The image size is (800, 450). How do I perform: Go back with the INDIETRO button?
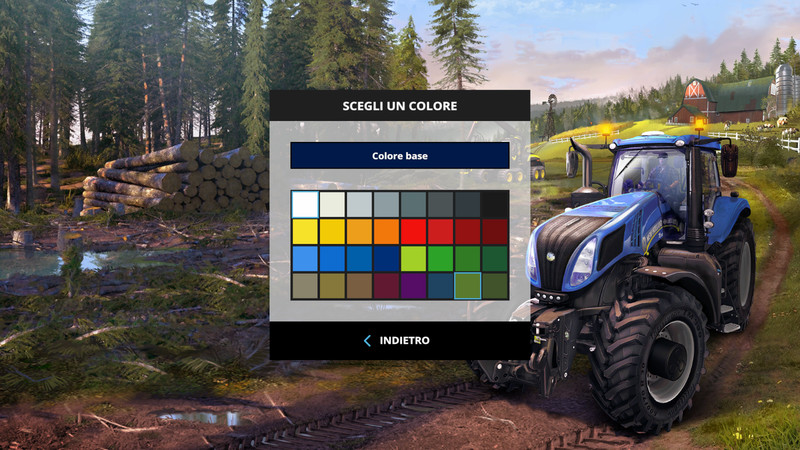coord(398,341)
